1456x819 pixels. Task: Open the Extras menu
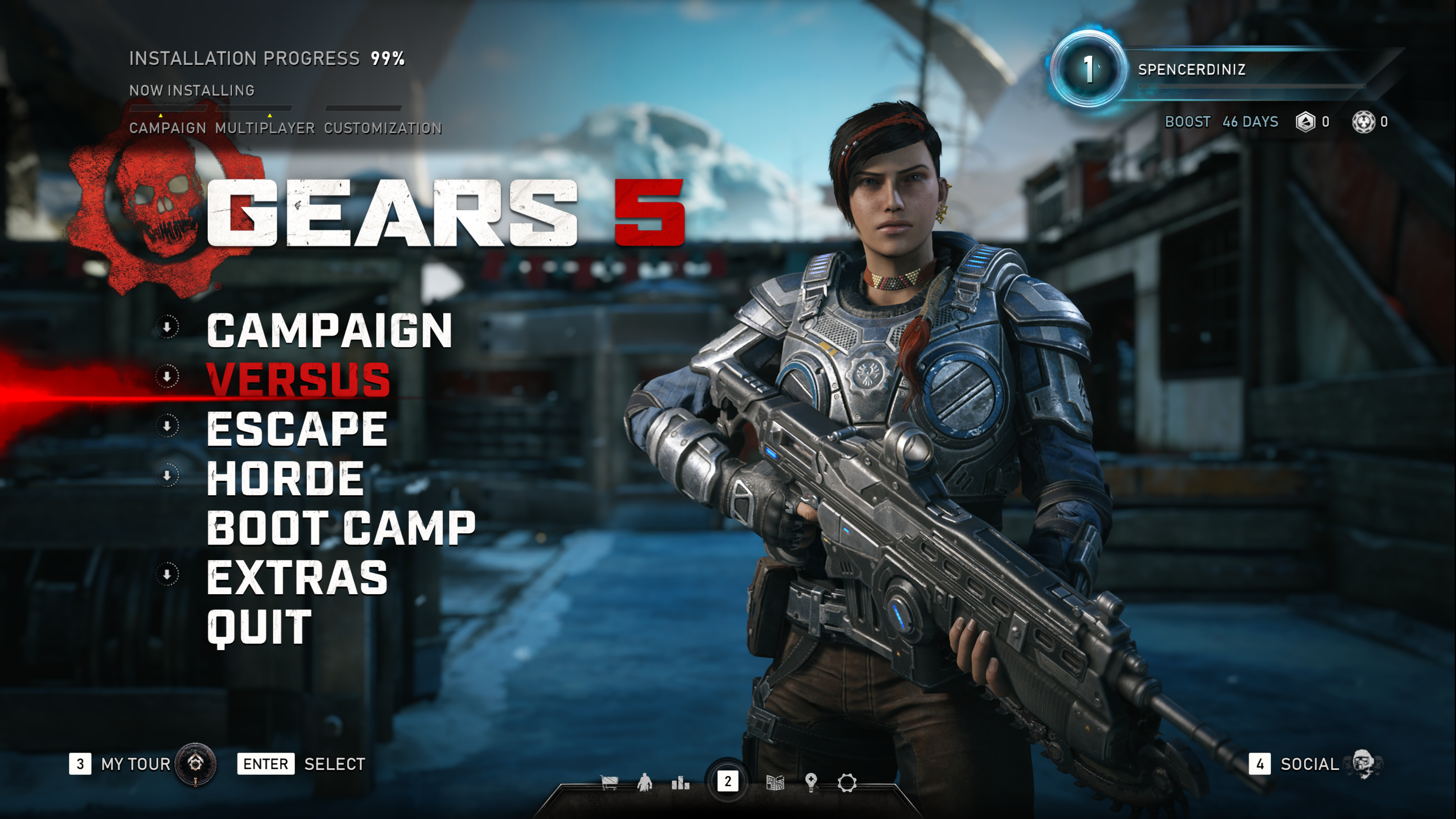[x=297, y=577]
